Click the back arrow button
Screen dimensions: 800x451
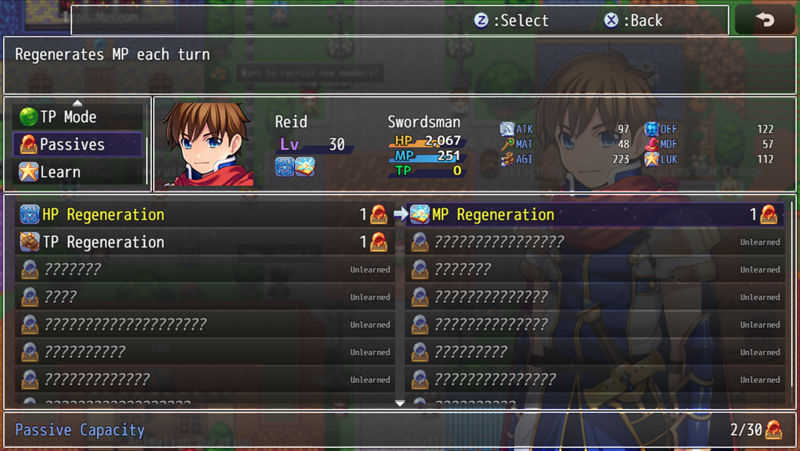pyautogui.click(x=765, y=20)
